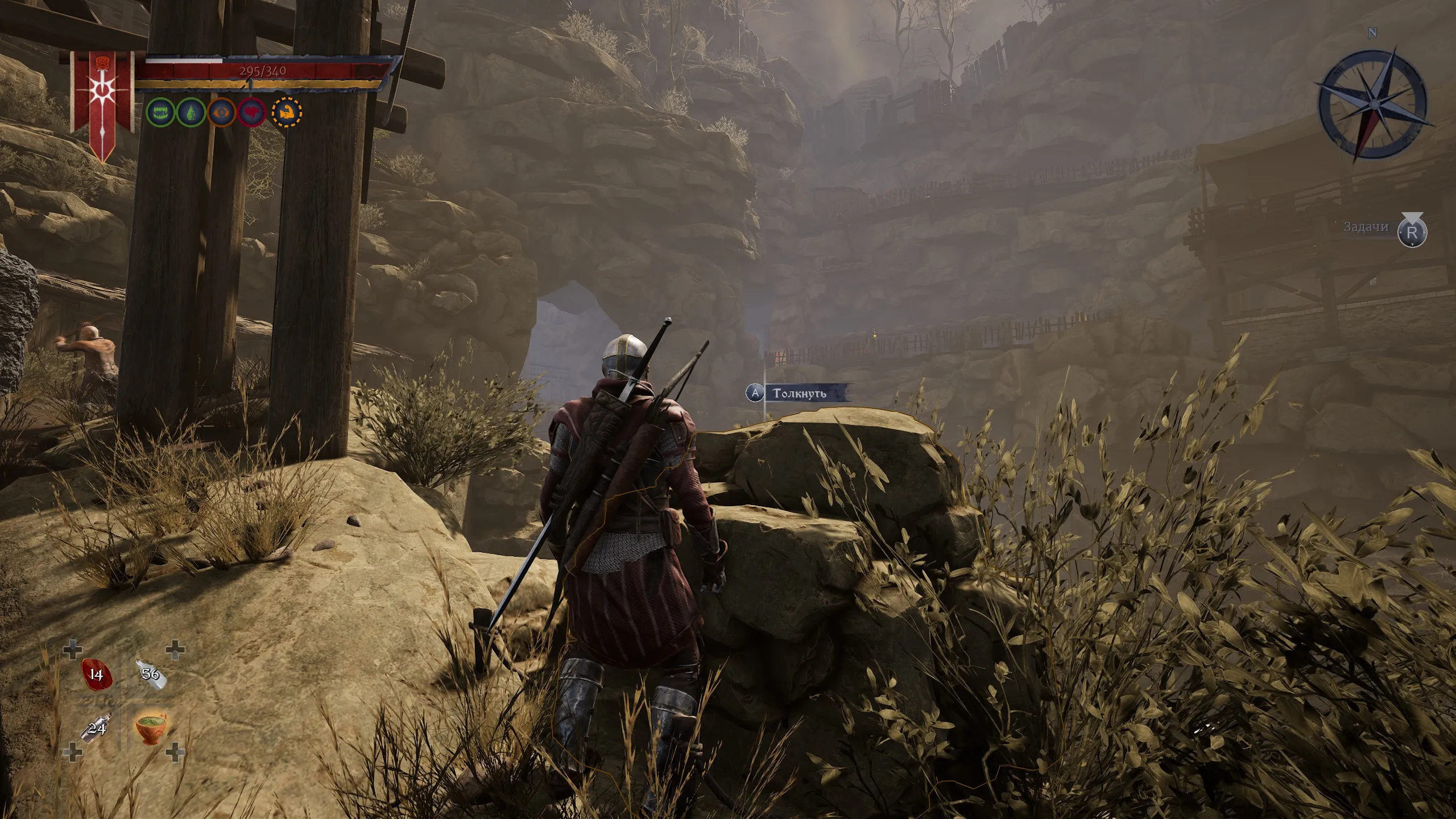Use the white bottle quick slot item
Viewport: 1456px width, 819px height.
(x=151, y=675)
